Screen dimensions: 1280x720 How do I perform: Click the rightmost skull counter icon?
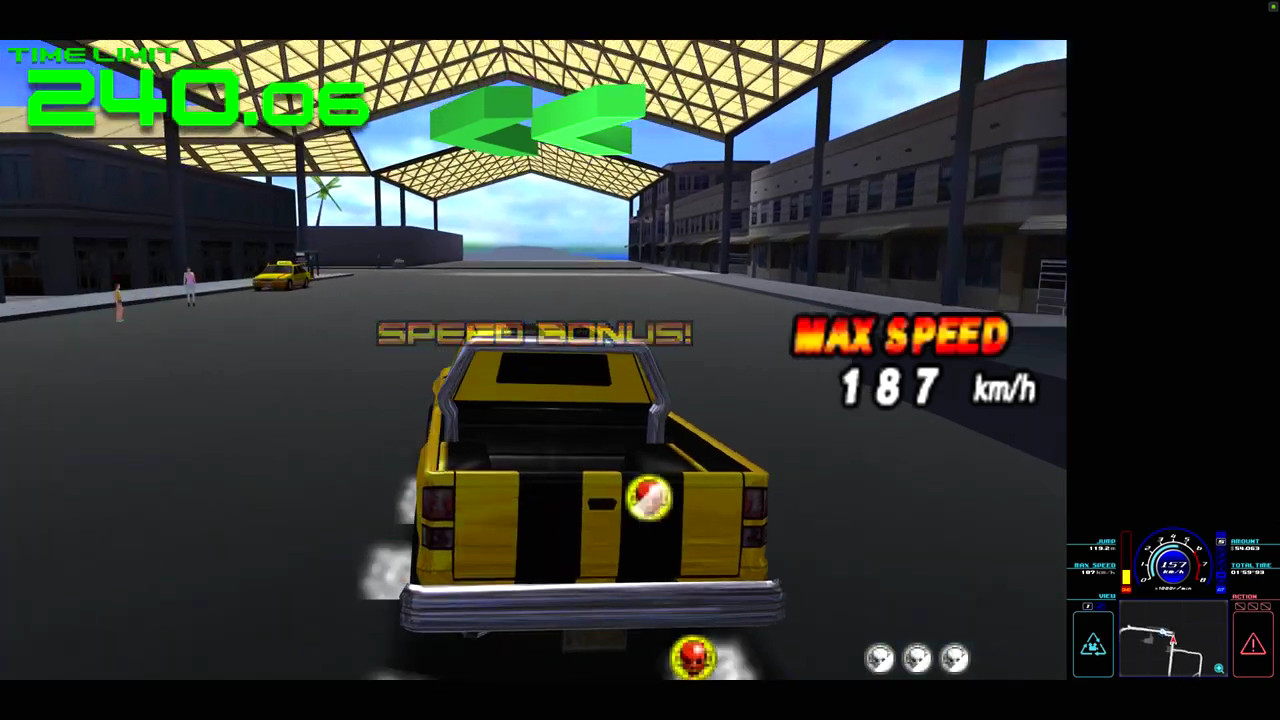coord(954,657)
